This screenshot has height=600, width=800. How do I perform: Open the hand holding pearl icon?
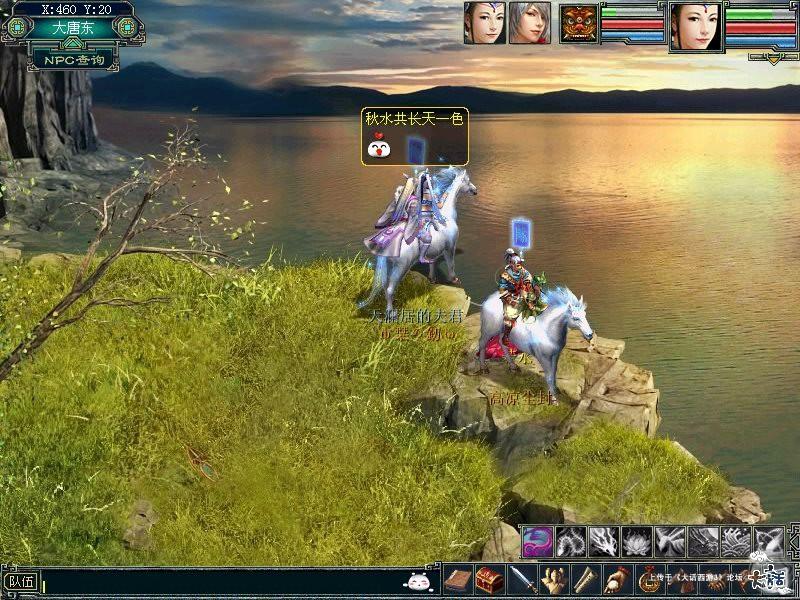click(x=620, y=579)
